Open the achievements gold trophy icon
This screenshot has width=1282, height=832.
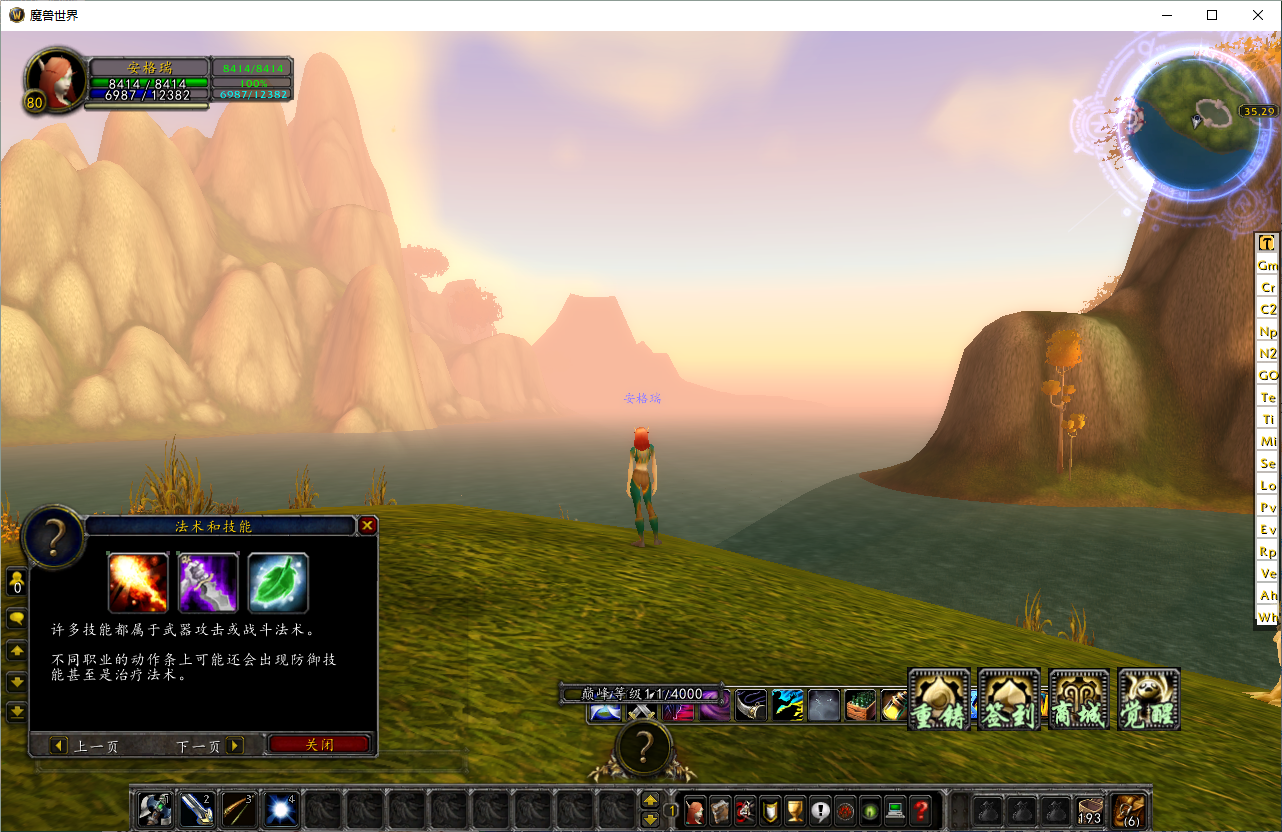click(795, 810)
